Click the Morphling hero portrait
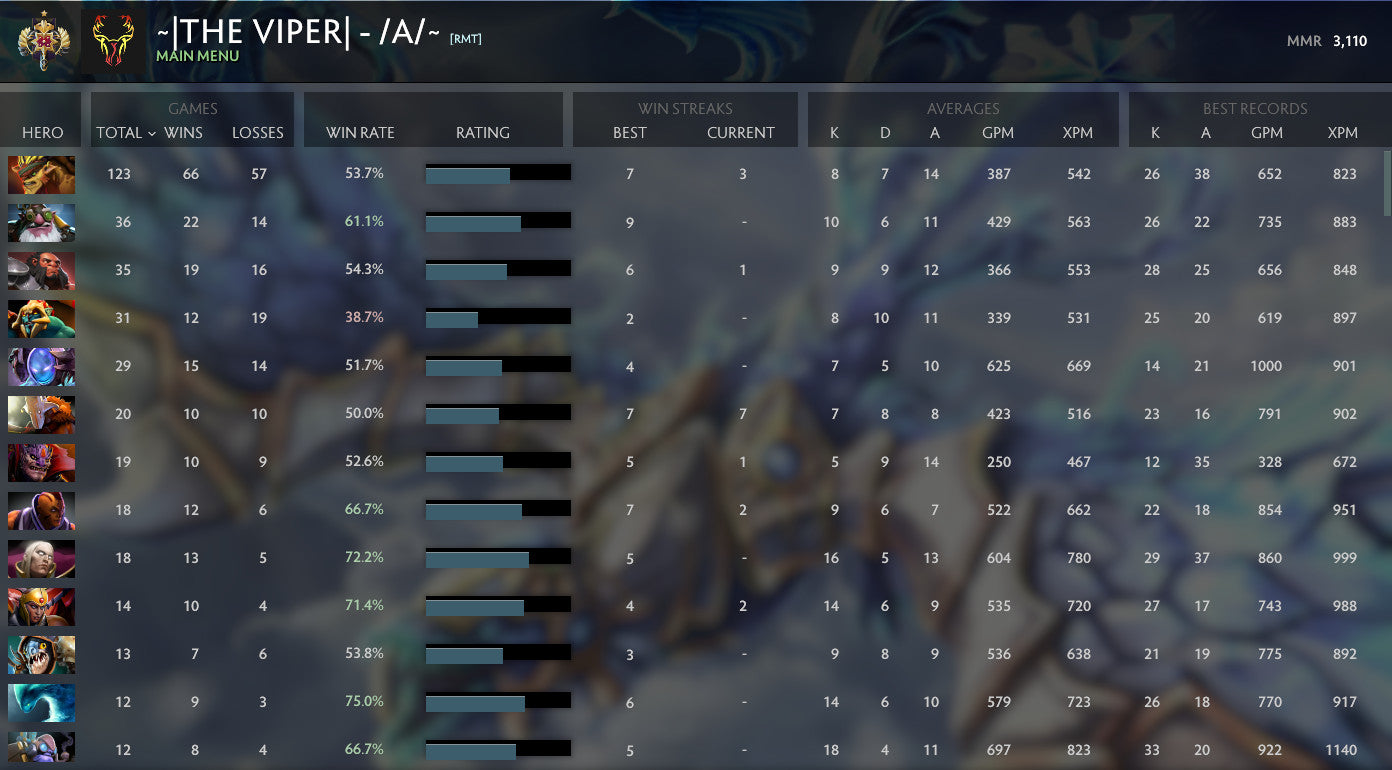This screenshot has height=770, width=1392. (41, 702)
